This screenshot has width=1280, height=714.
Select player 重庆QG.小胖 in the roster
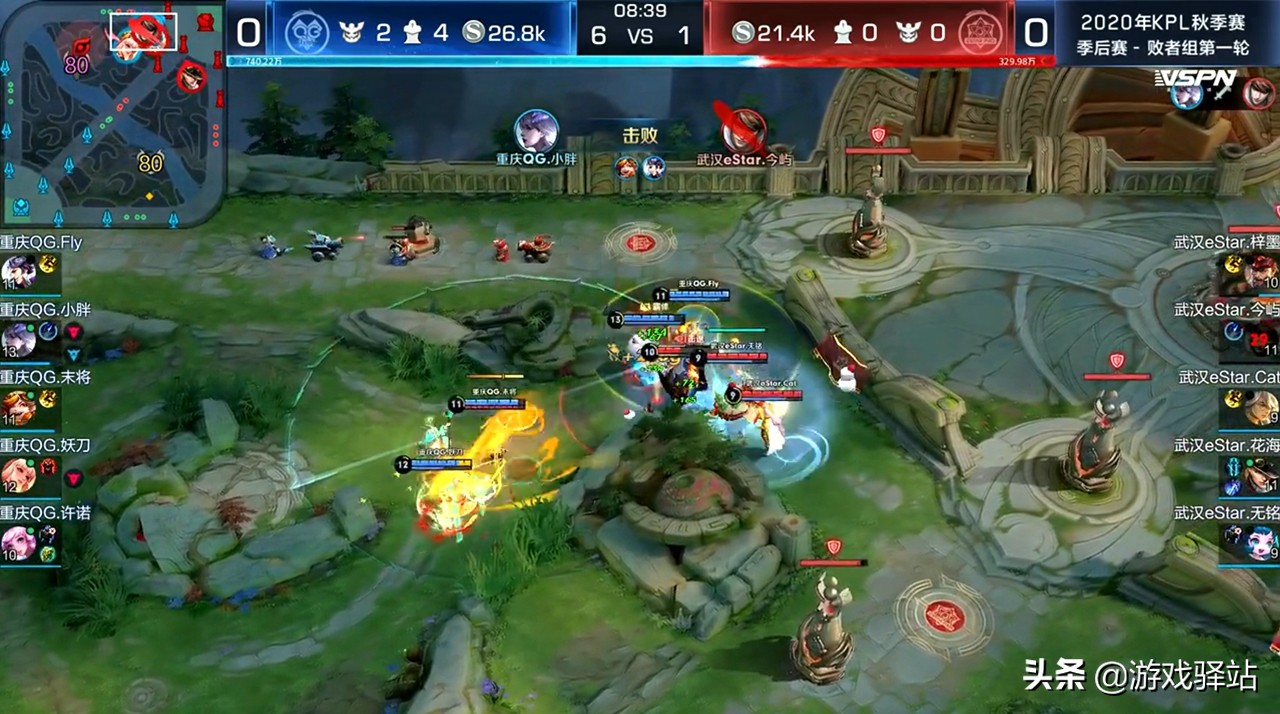[x=20, y=340]
